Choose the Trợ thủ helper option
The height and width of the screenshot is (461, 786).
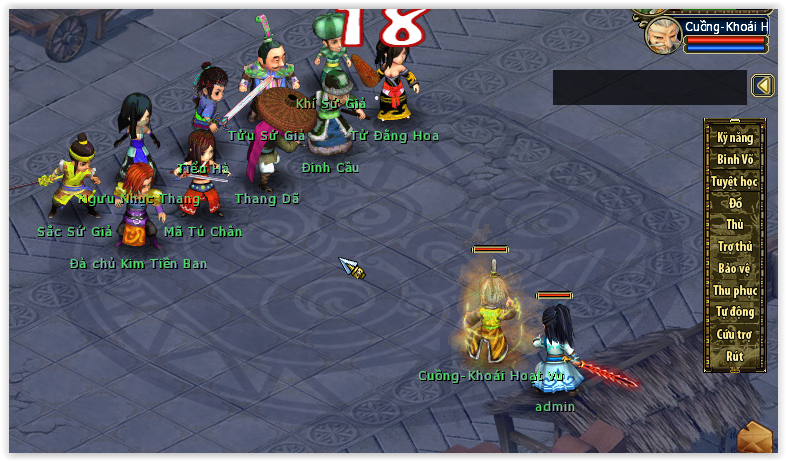pyautogui.click(x=735, y=247)
